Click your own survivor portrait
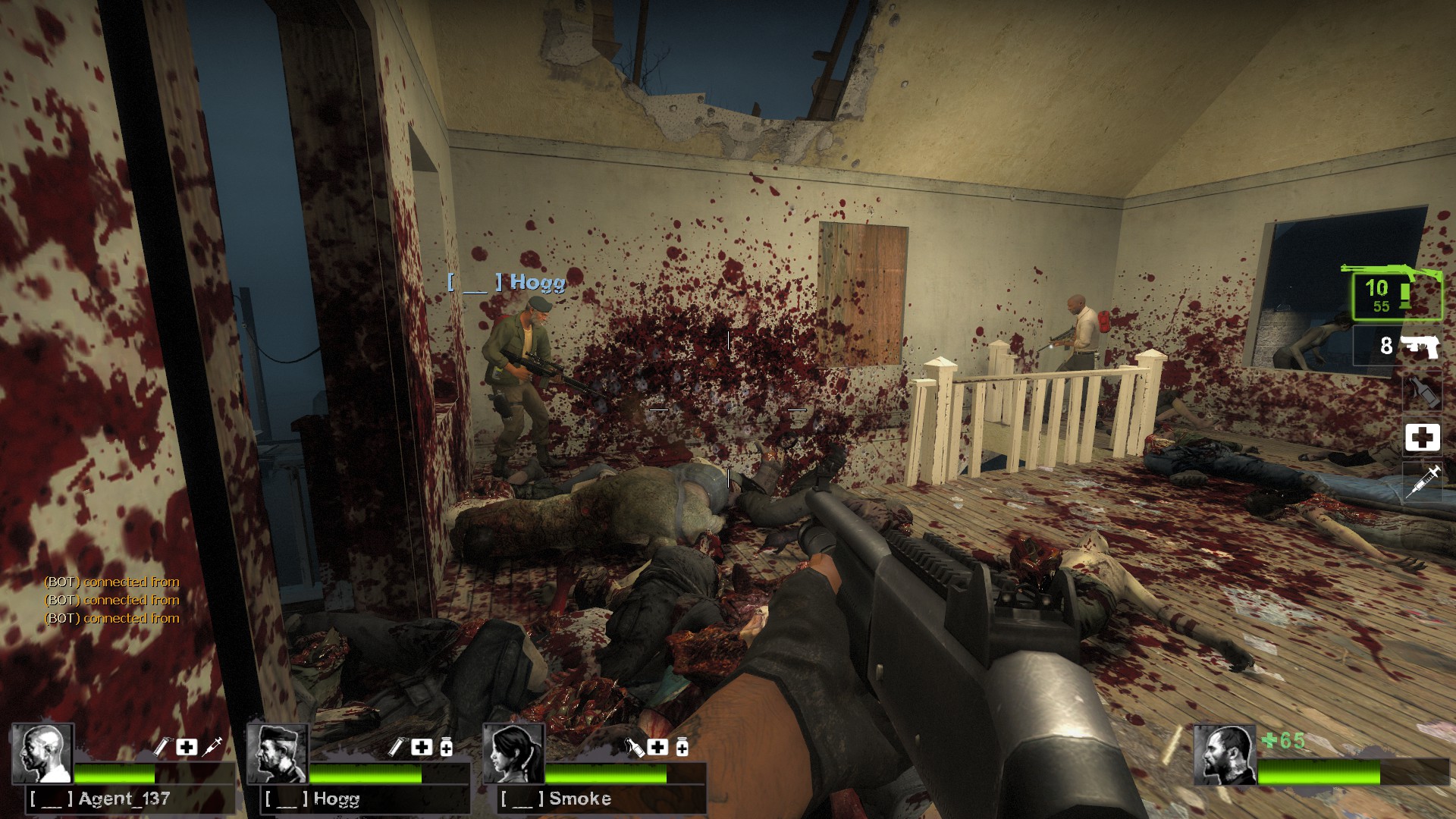 1223,755
